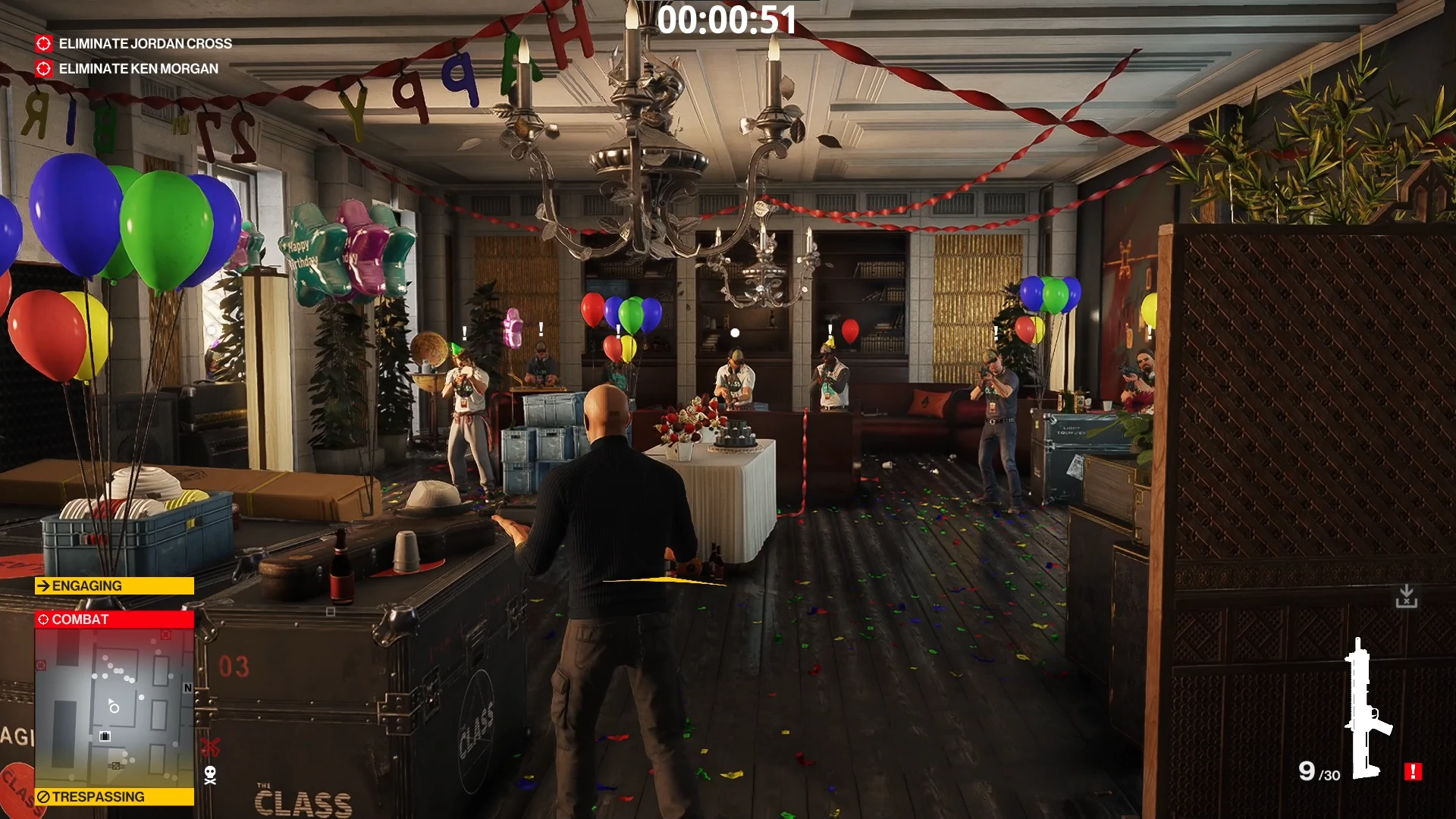Click the red exclamation alert icon
This screenshot has width=1456, height=819.
pyautogui.click(x=1413, y=772)
